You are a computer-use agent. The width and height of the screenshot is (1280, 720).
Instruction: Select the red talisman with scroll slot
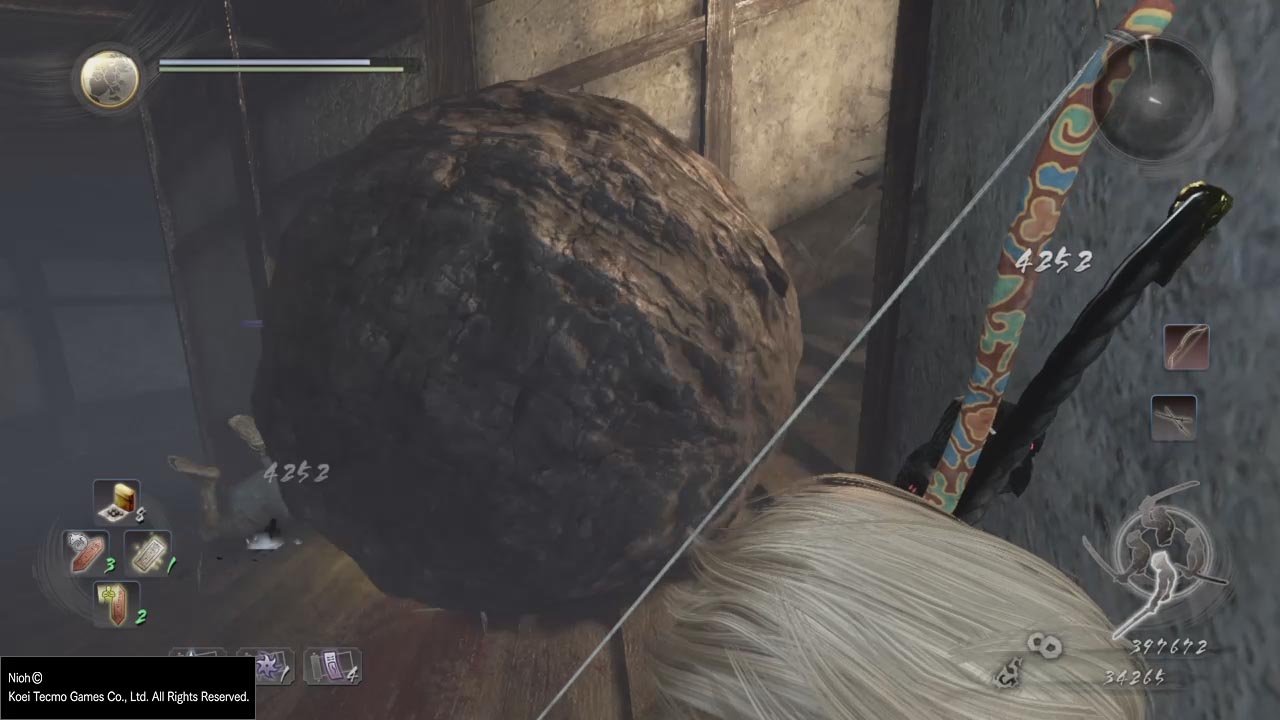116,604
